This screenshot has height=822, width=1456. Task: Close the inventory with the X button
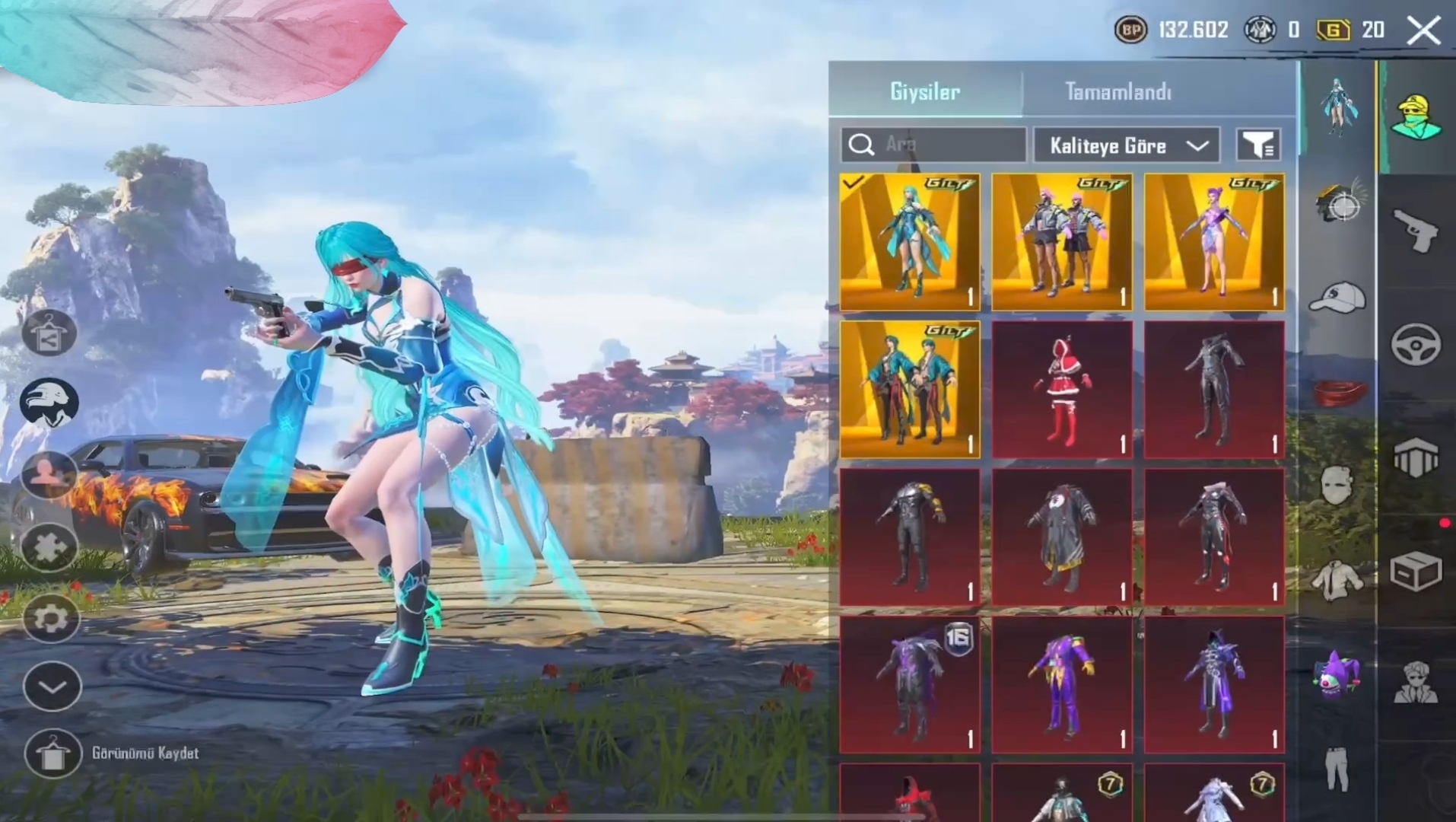(1423, 31)
